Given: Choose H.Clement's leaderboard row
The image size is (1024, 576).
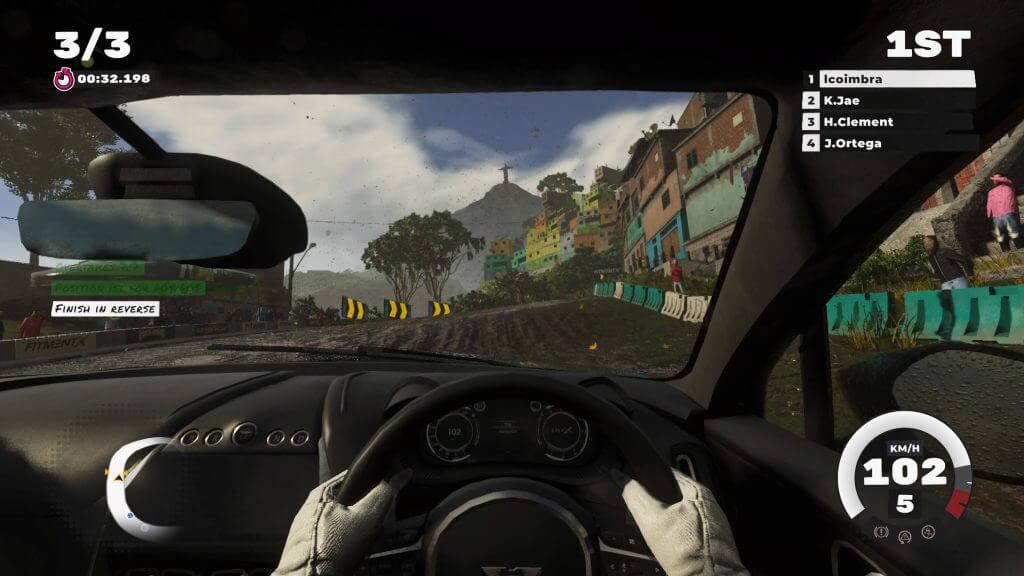Looking at the screenshot, I should (890, 122).
